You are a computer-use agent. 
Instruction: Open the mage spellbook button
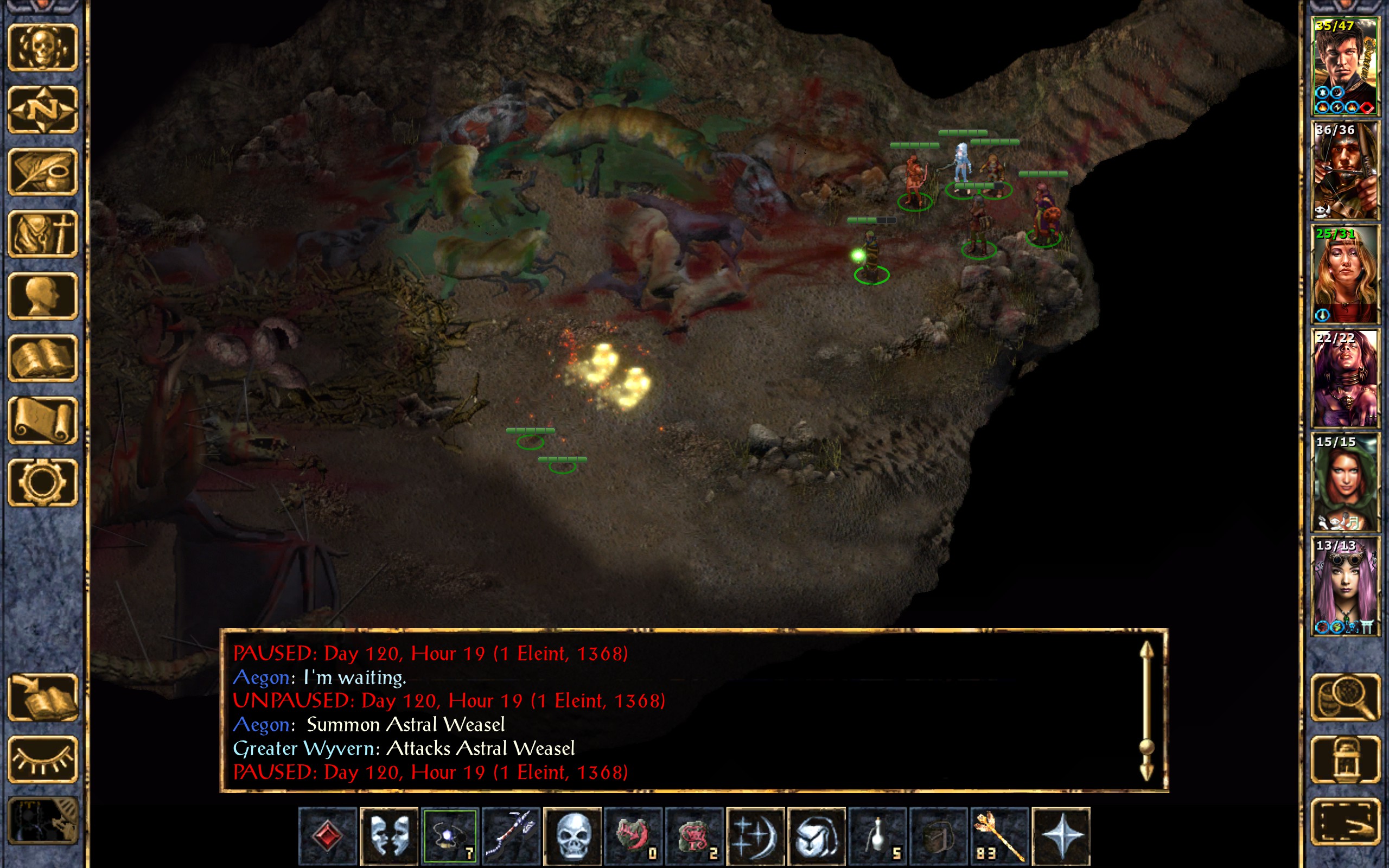(x=43, y=358)
